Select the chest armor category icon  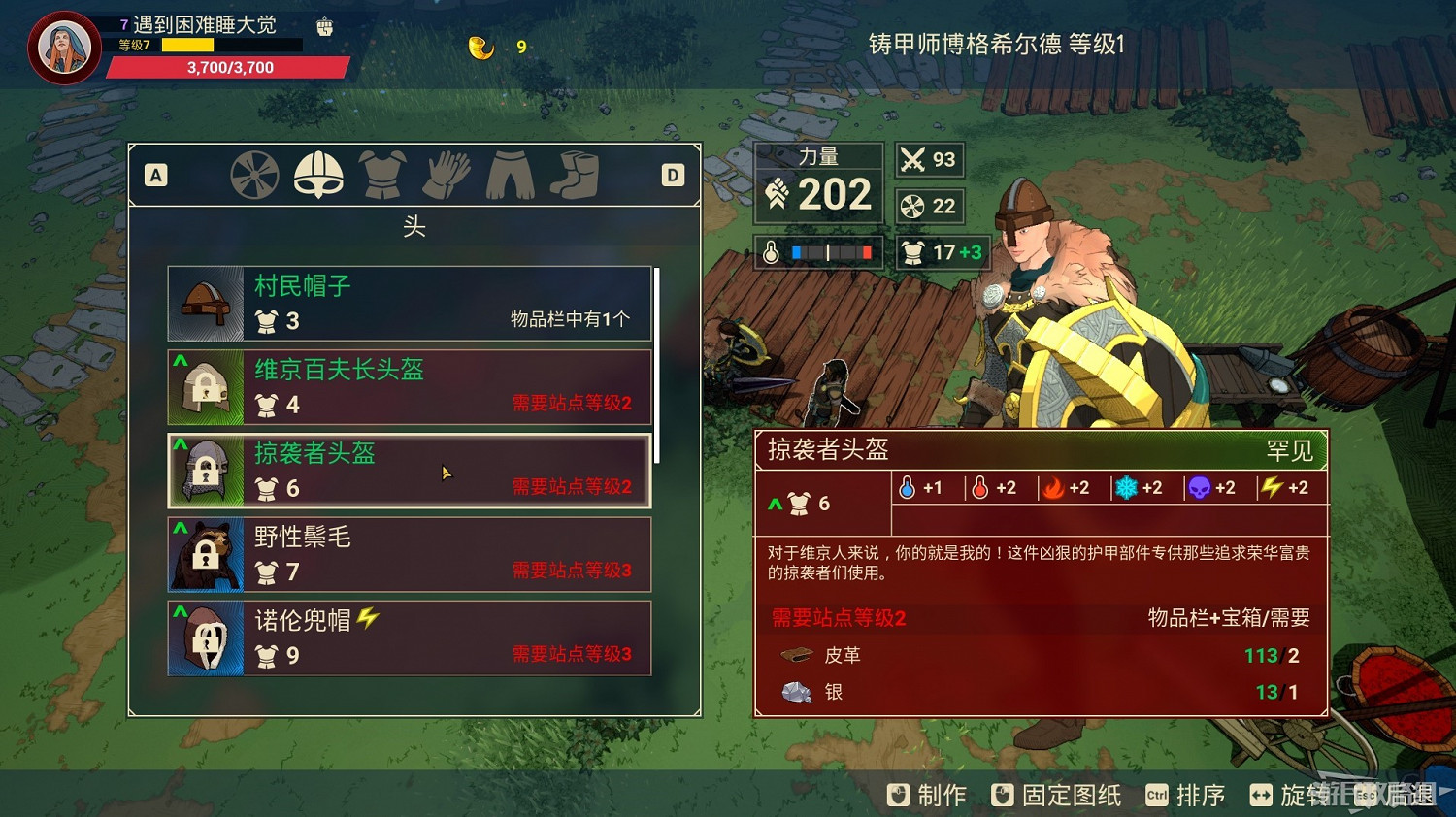point(382,175)
